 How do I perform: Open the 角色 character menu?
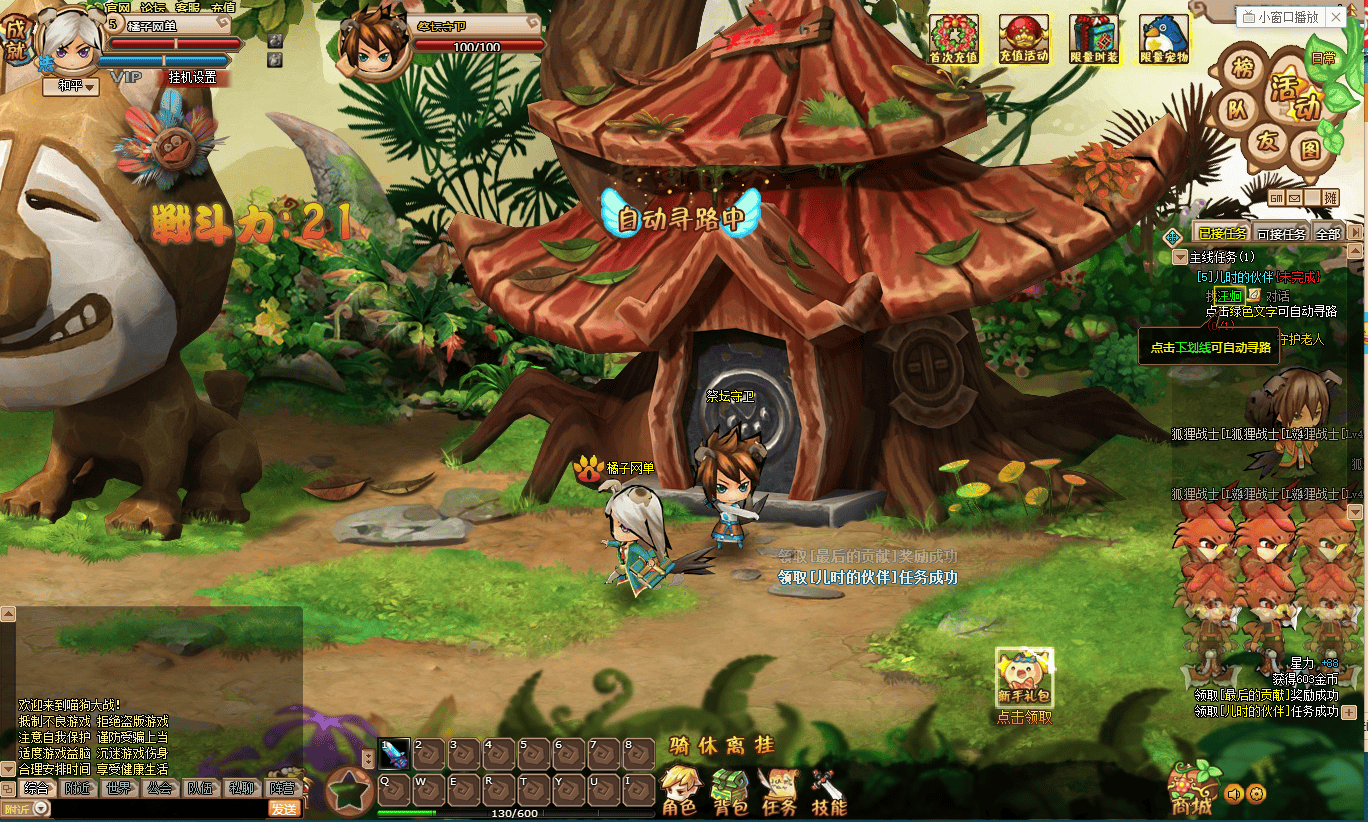click(680, 792)
